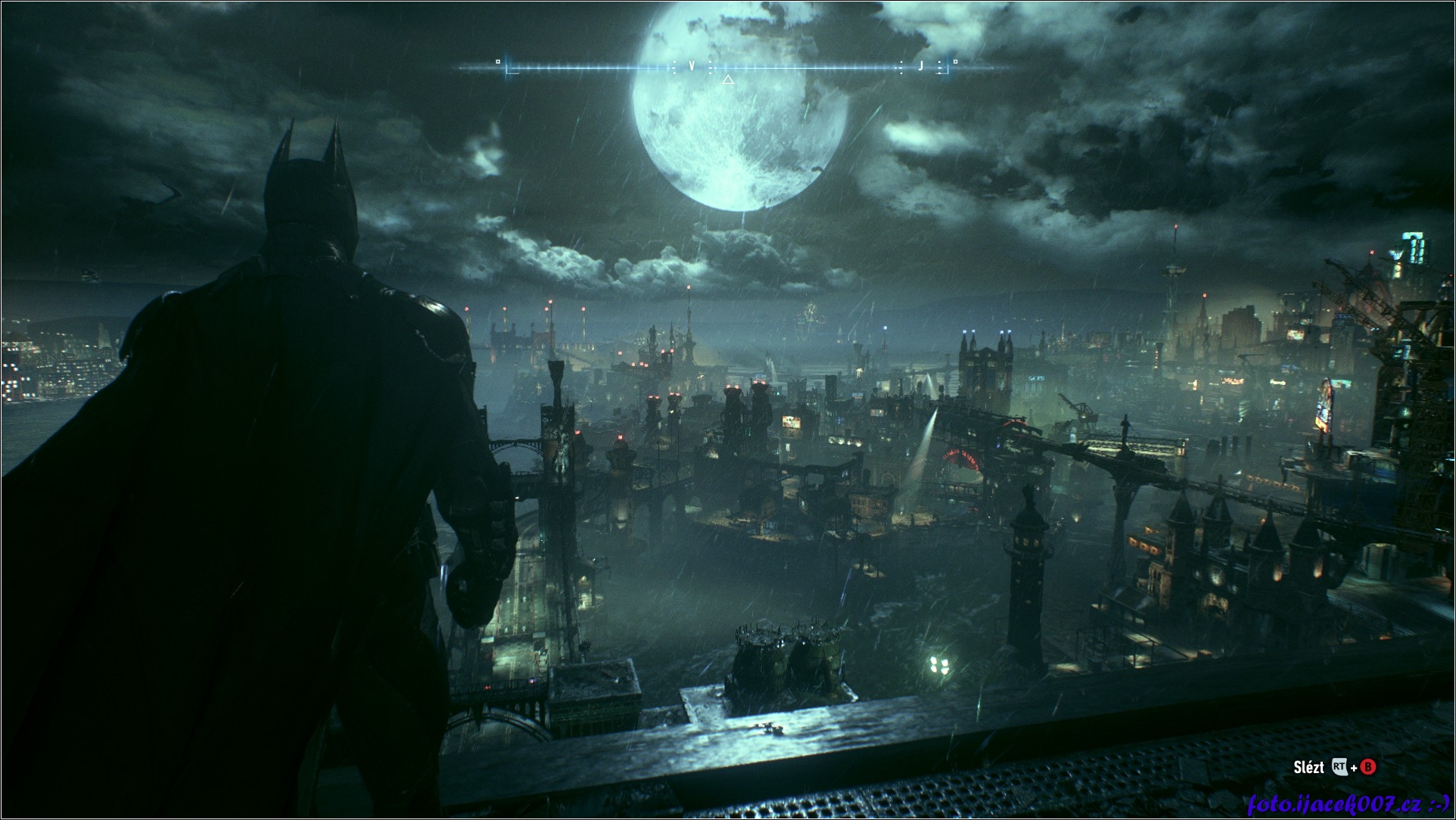Select the "V" east heading on the compass
Screen dimensions: 1456x820
(692, 67)
